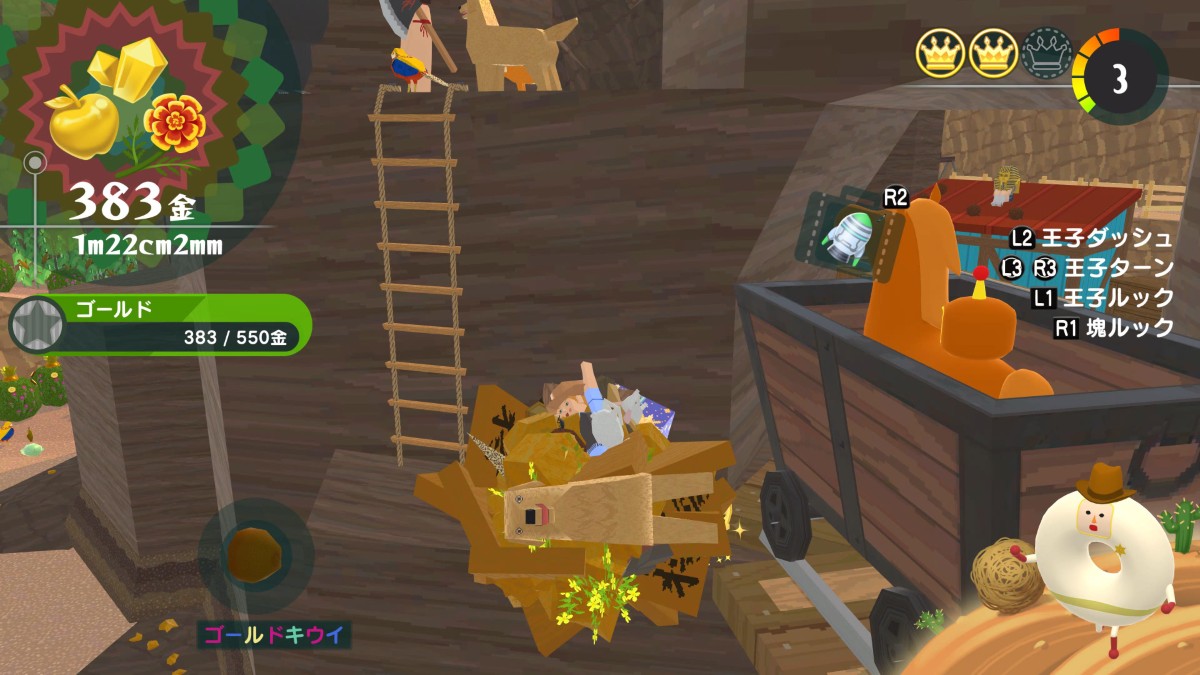
Task: Select the greyed-out third crown
Action: pyautogui.click(x=1046, y=52)
